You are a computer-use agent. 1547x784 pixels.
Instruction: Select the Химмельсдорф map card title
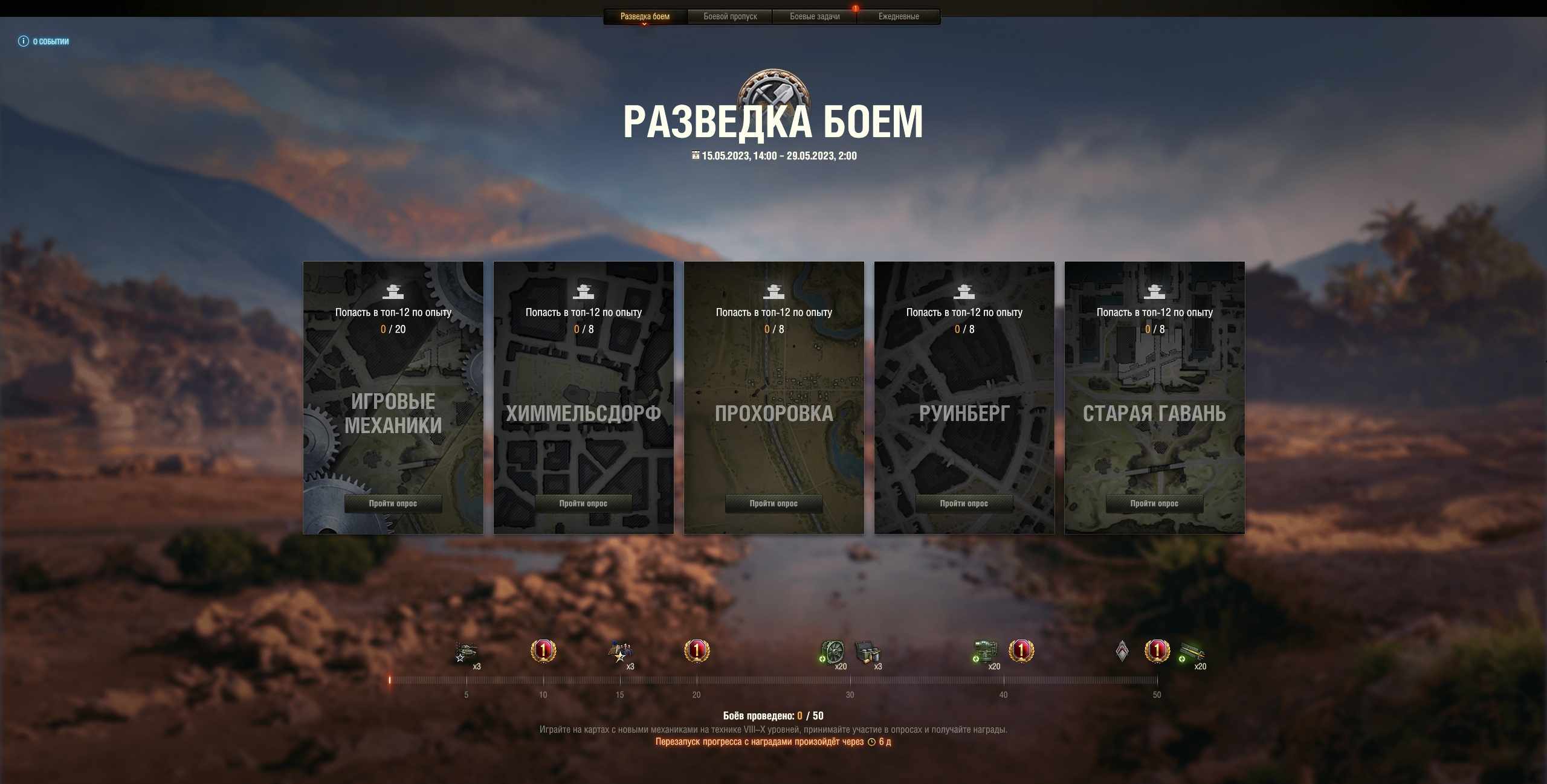coord(583,414)
